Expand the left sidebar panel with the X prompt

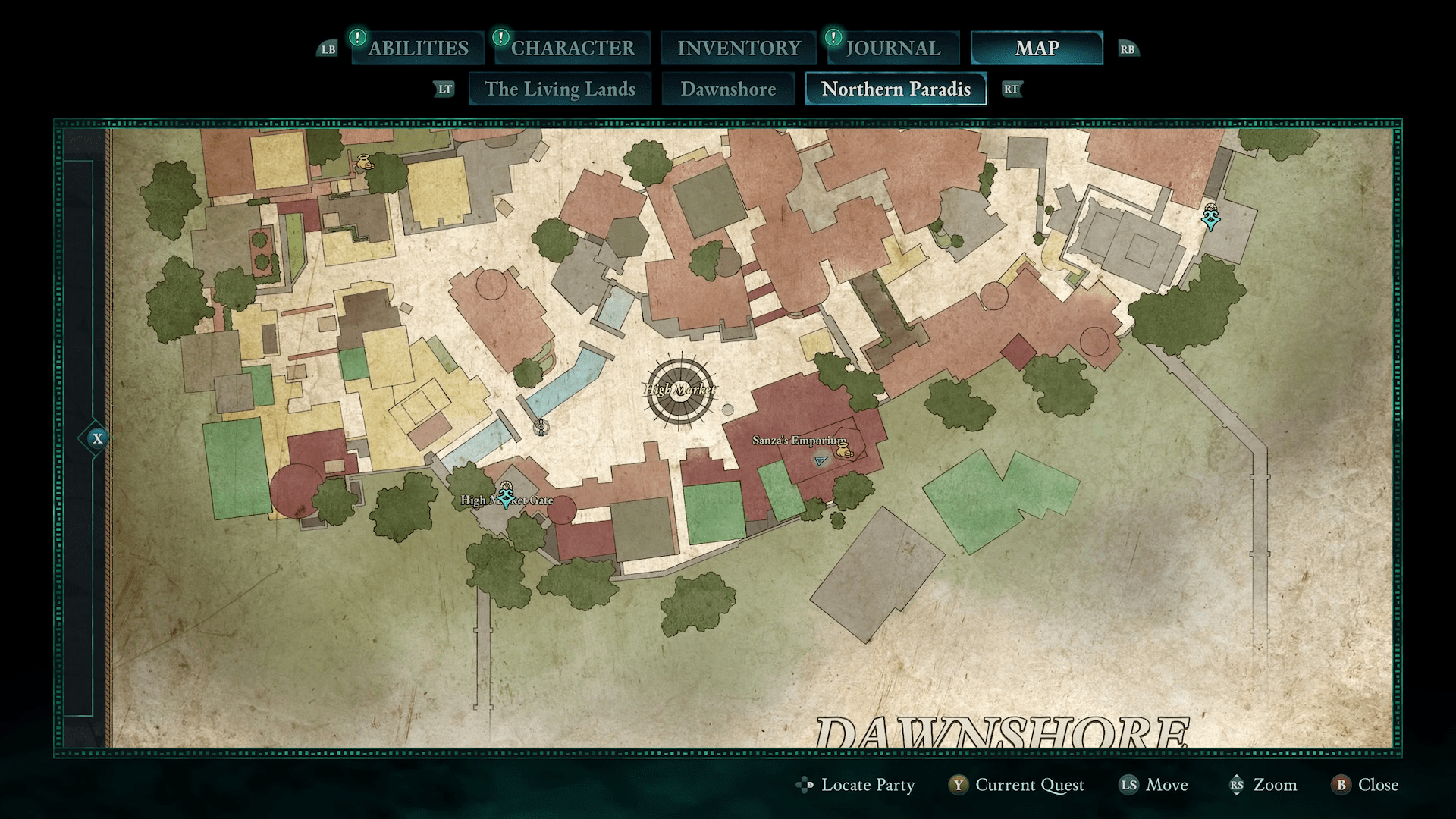point(96,438)
